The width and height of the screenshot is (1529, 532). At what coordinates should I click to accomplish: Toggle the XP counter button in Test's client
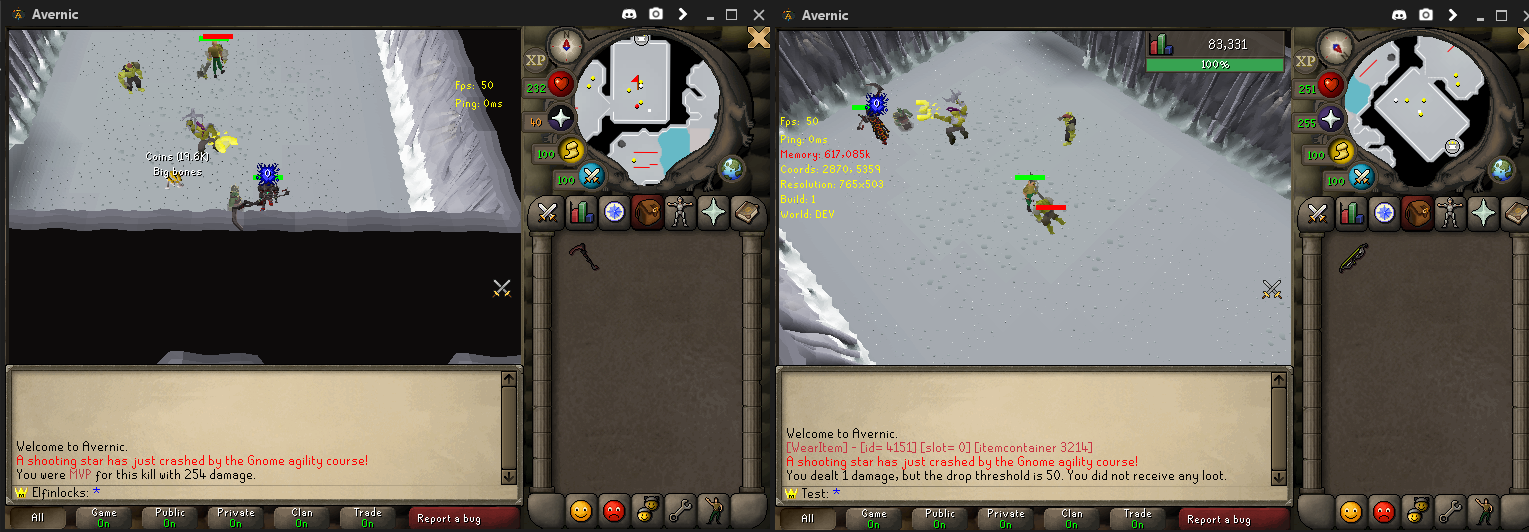coord(1305,60)
